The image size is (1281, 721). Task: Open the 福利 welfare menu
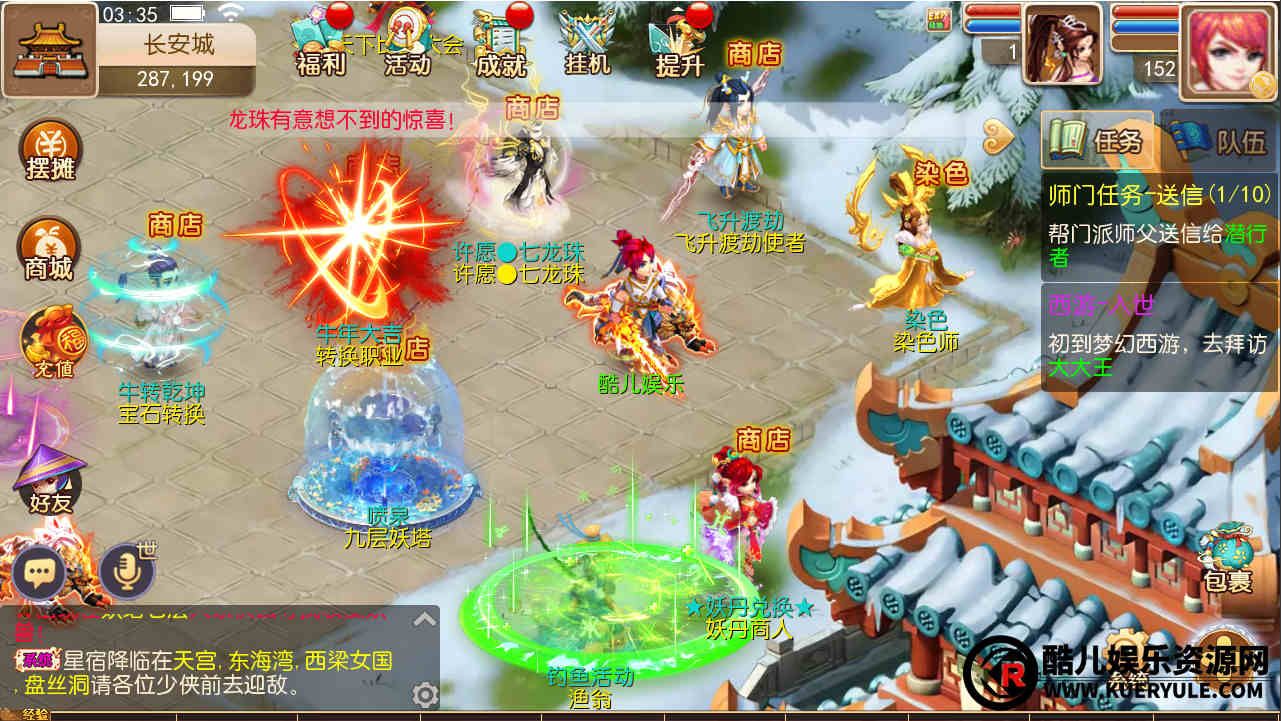[x=320, y=44]
